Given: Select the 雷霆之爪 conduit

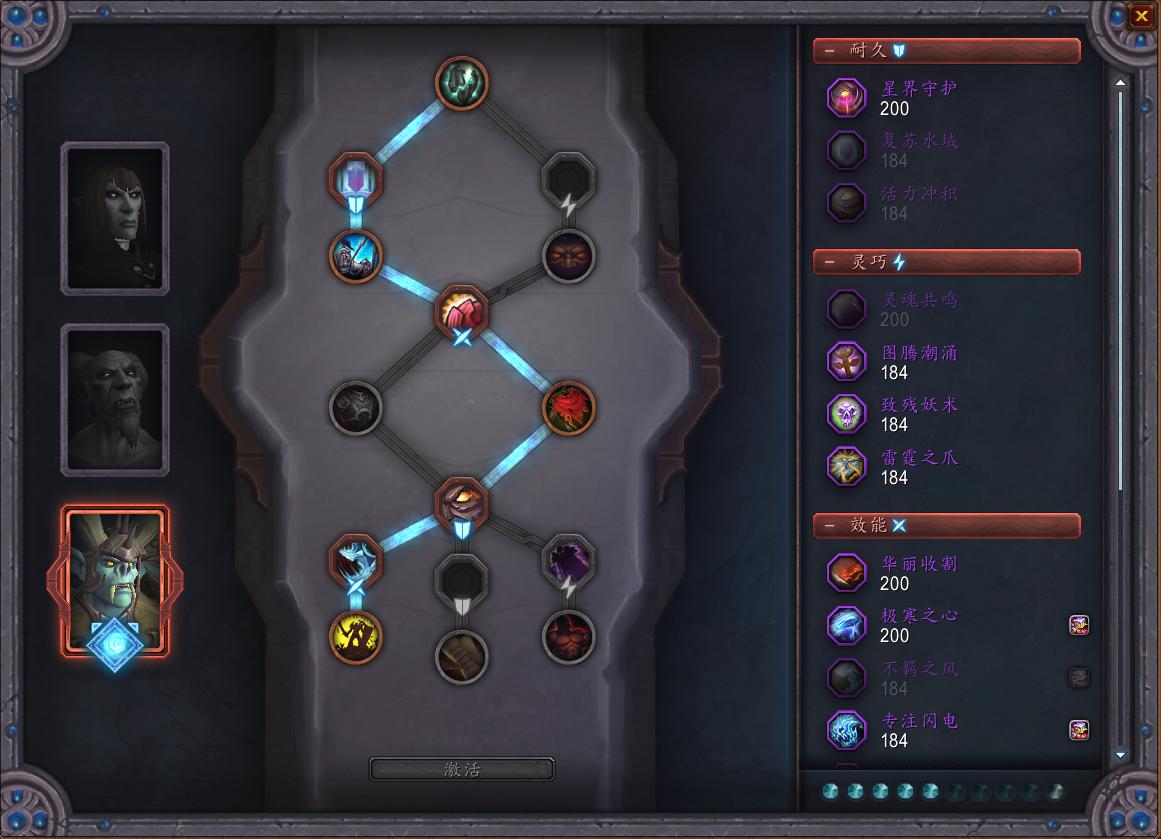Looking at the screenshot, I should click(847, 467).
